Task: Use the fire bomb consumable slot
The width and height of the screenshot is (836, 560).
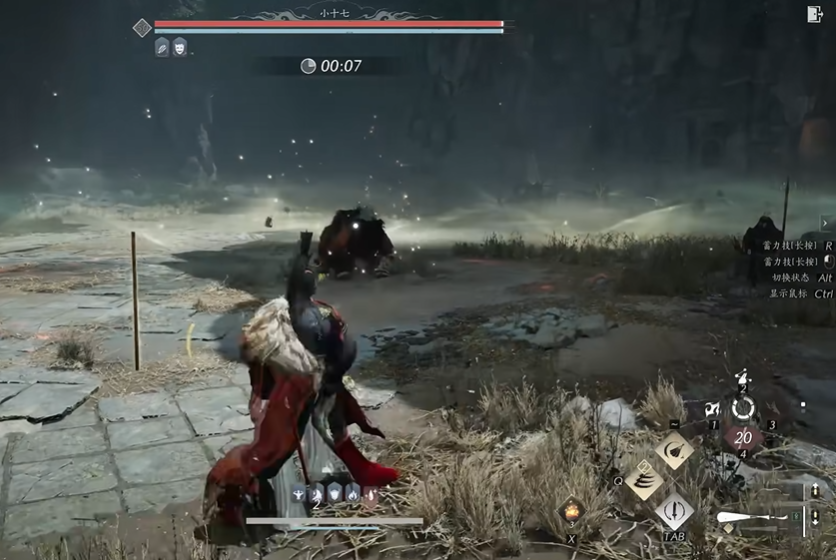Action: point(572,512)
